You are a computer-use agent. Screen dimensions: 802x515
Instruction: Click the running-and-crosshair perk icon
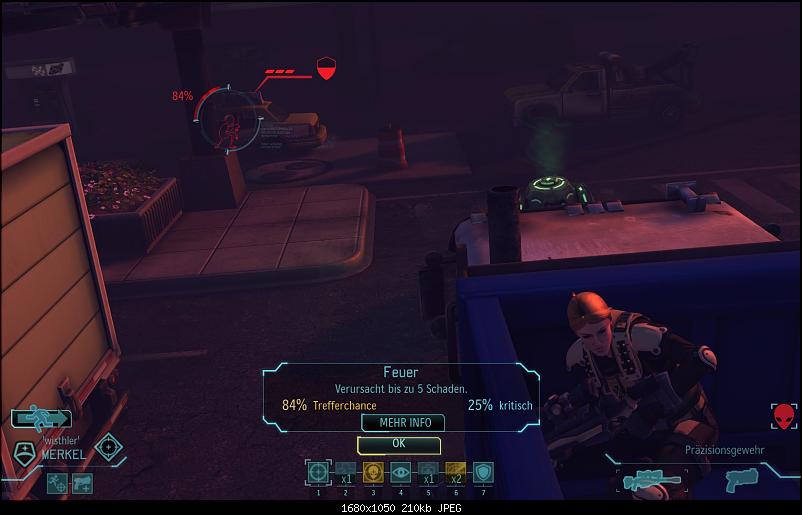[57, 482]
